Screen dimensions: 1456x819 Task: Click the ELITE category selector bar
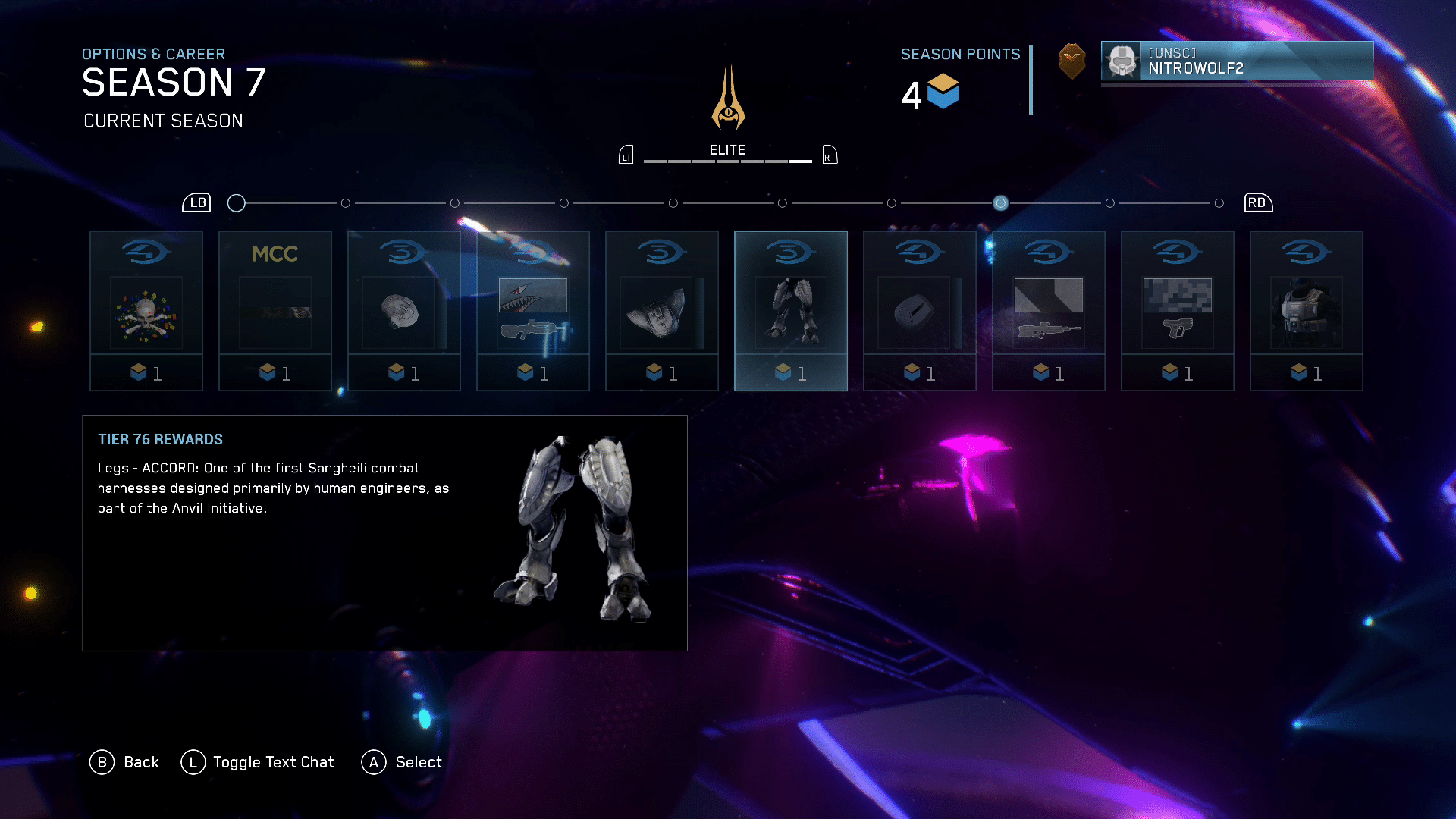[x=727, y=155]
